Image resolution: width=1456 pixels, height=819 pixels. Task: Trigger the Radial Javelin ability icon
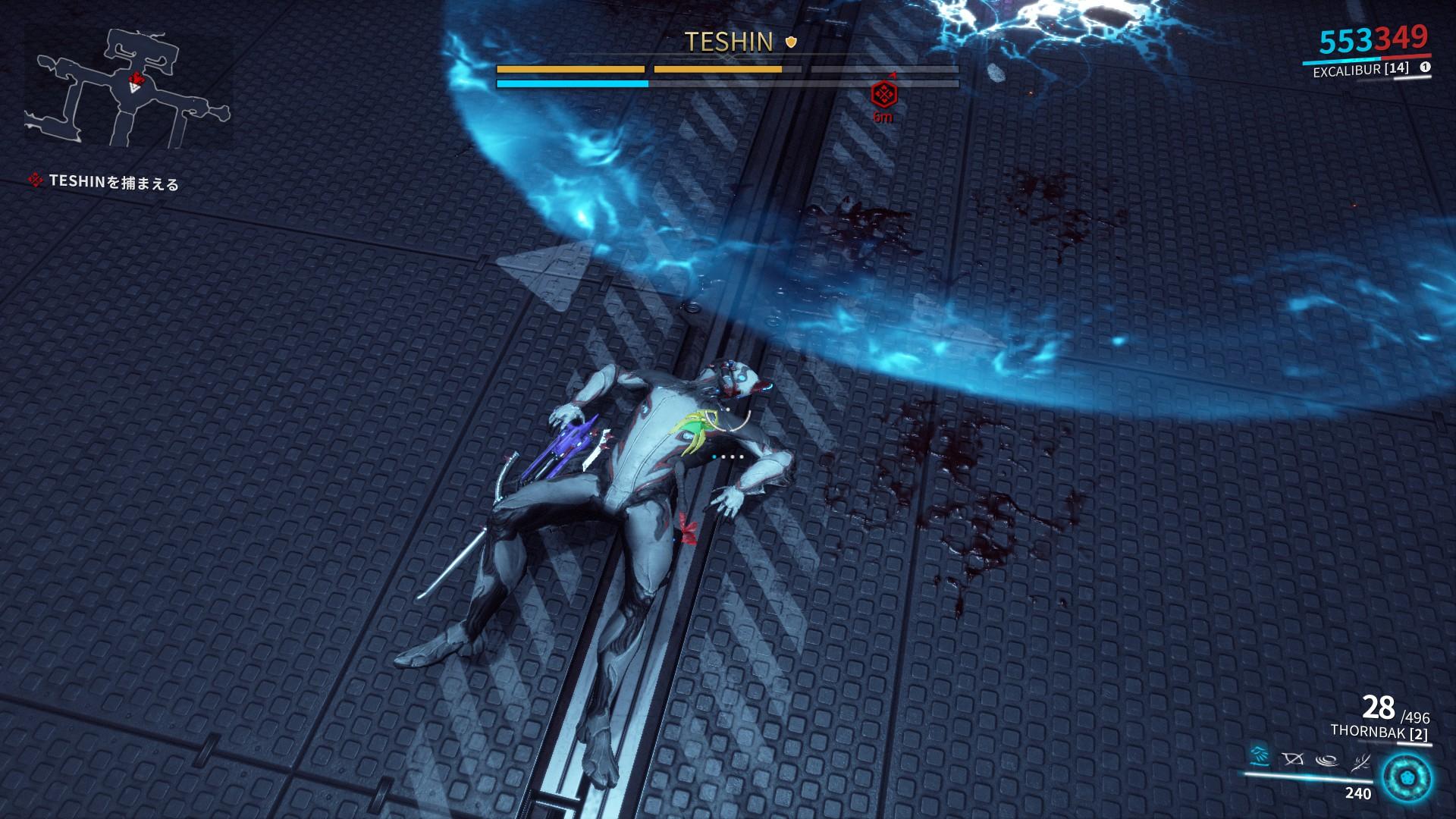(x=1326, y=761)
